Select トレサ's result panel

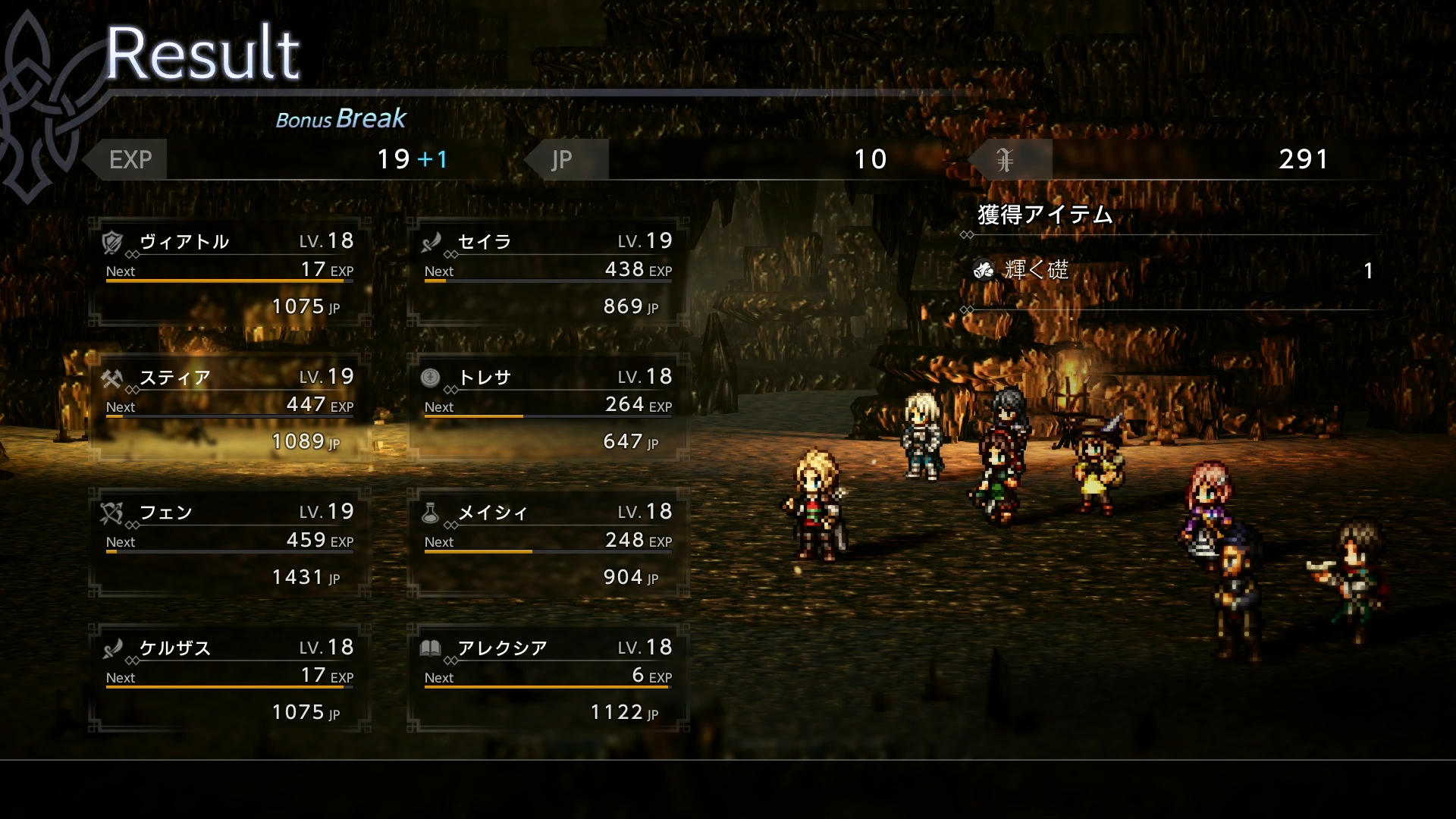click(x=548, y=409)
